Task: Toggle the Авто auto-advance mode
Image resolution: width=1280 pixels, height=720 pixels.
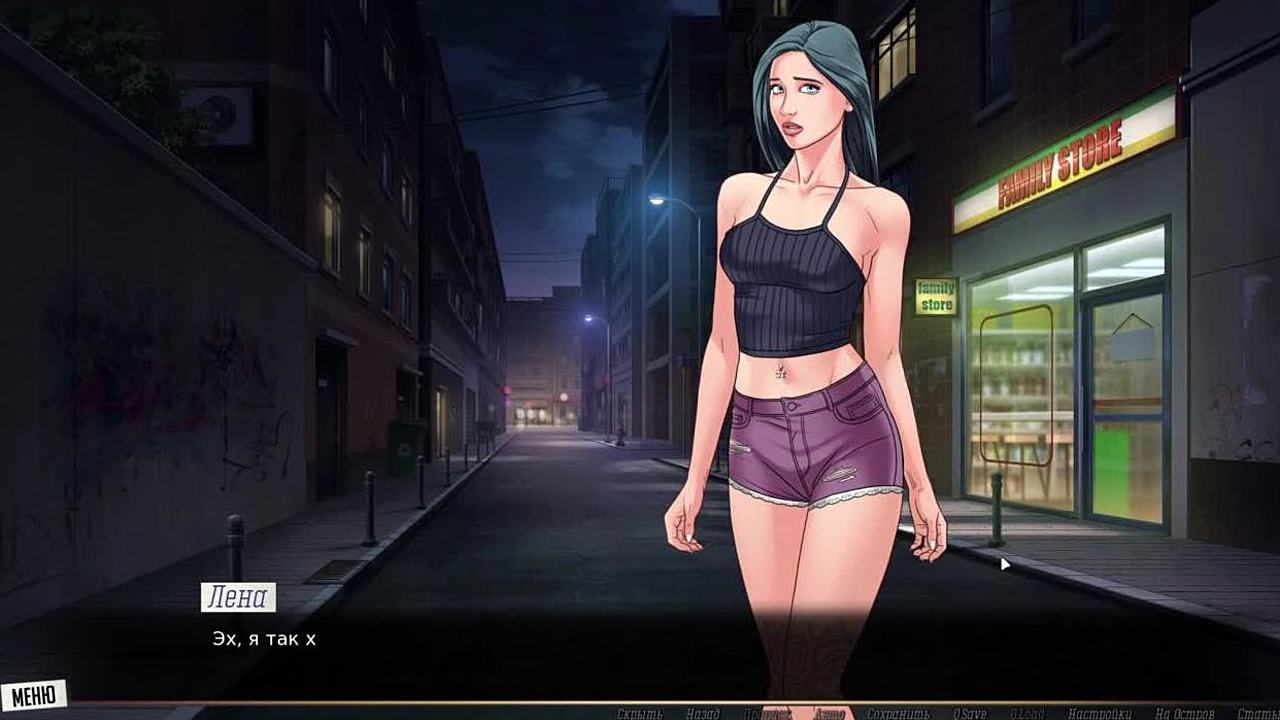Action: click(x=830, y=713)
